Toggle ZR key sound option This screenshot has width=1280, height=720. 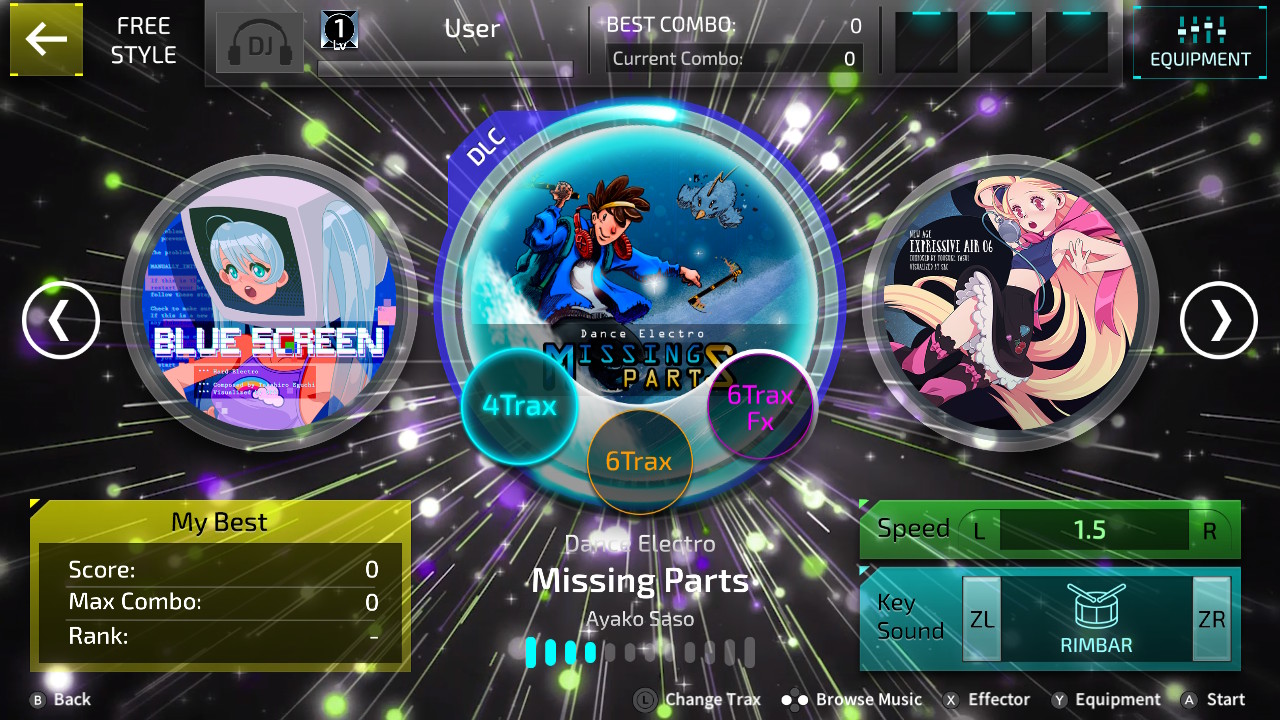click(x=1210, y=618)
